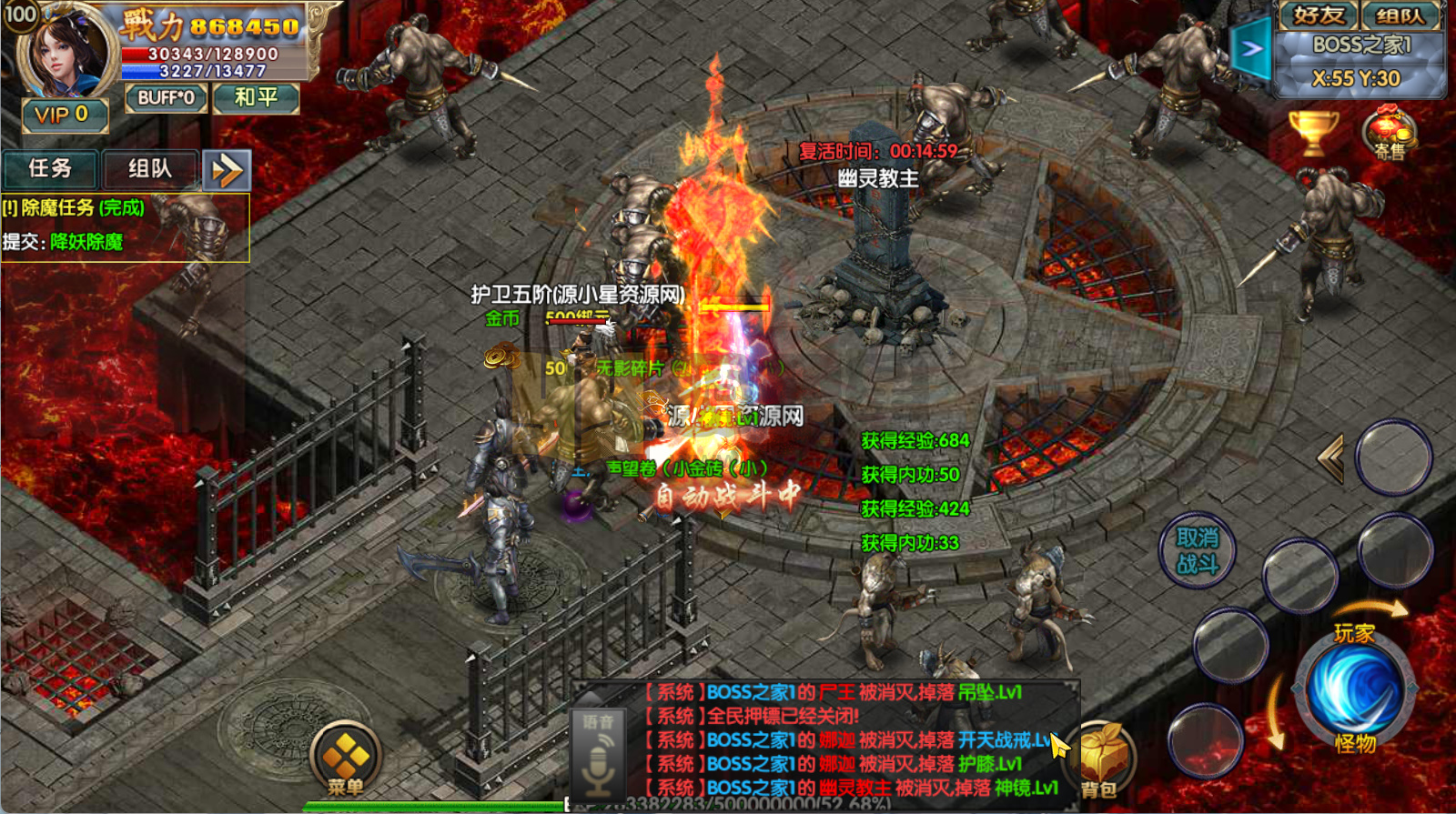Show the BUFF*0 status list
Viewport: 1456px width, 814px height.
pyautogui.click(x=166, y=97)
